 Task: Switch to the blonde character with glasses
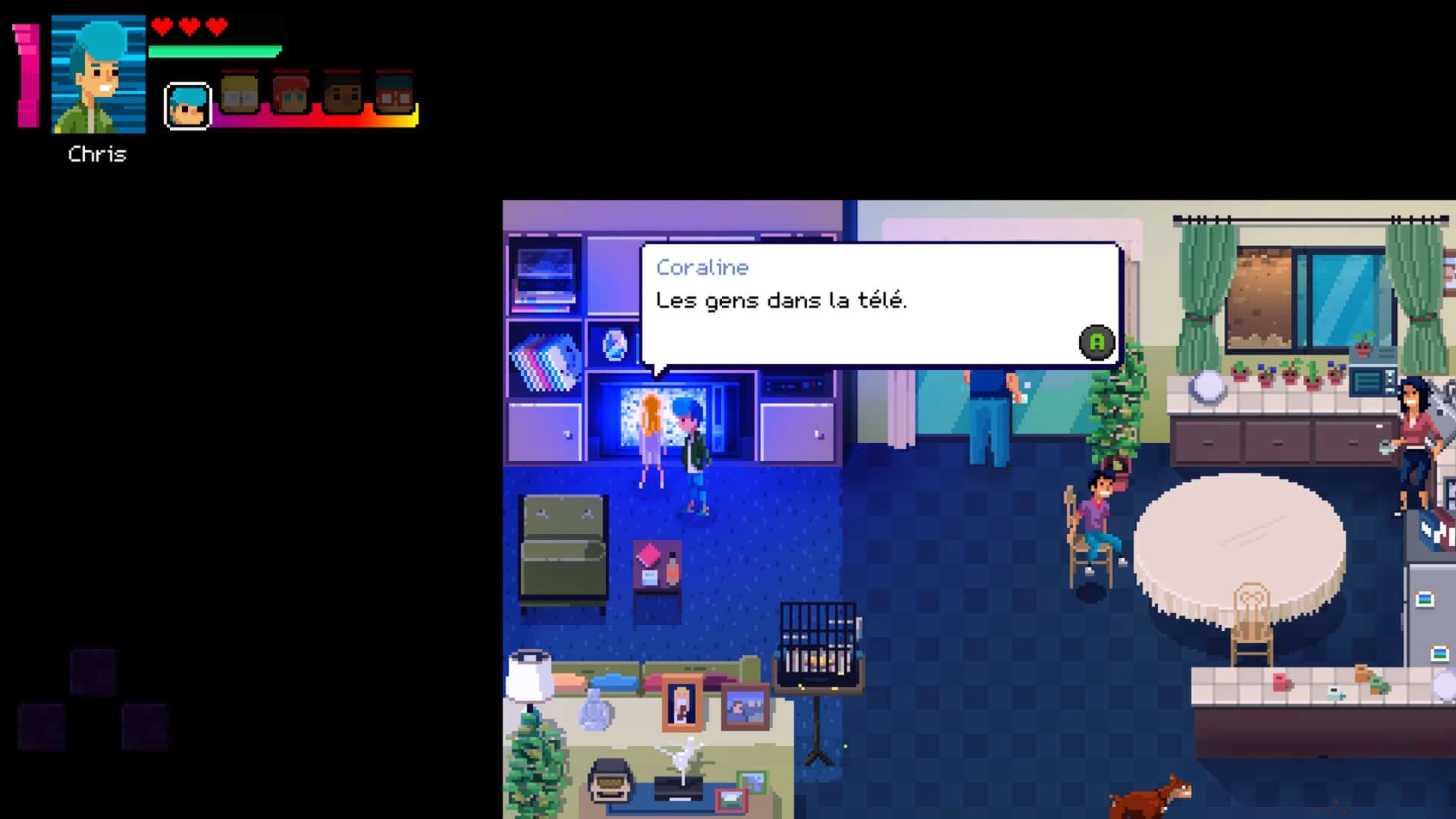(x=239, y=94)
